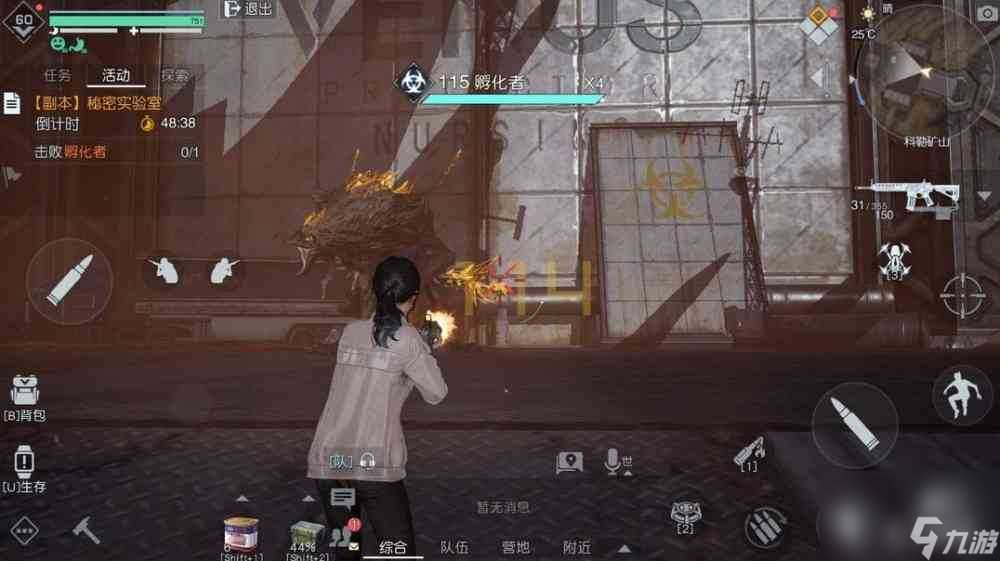Switch to the 任务 quest tab
The width and height of the screenshot is (1000, 561).
(x=57, y=75)
